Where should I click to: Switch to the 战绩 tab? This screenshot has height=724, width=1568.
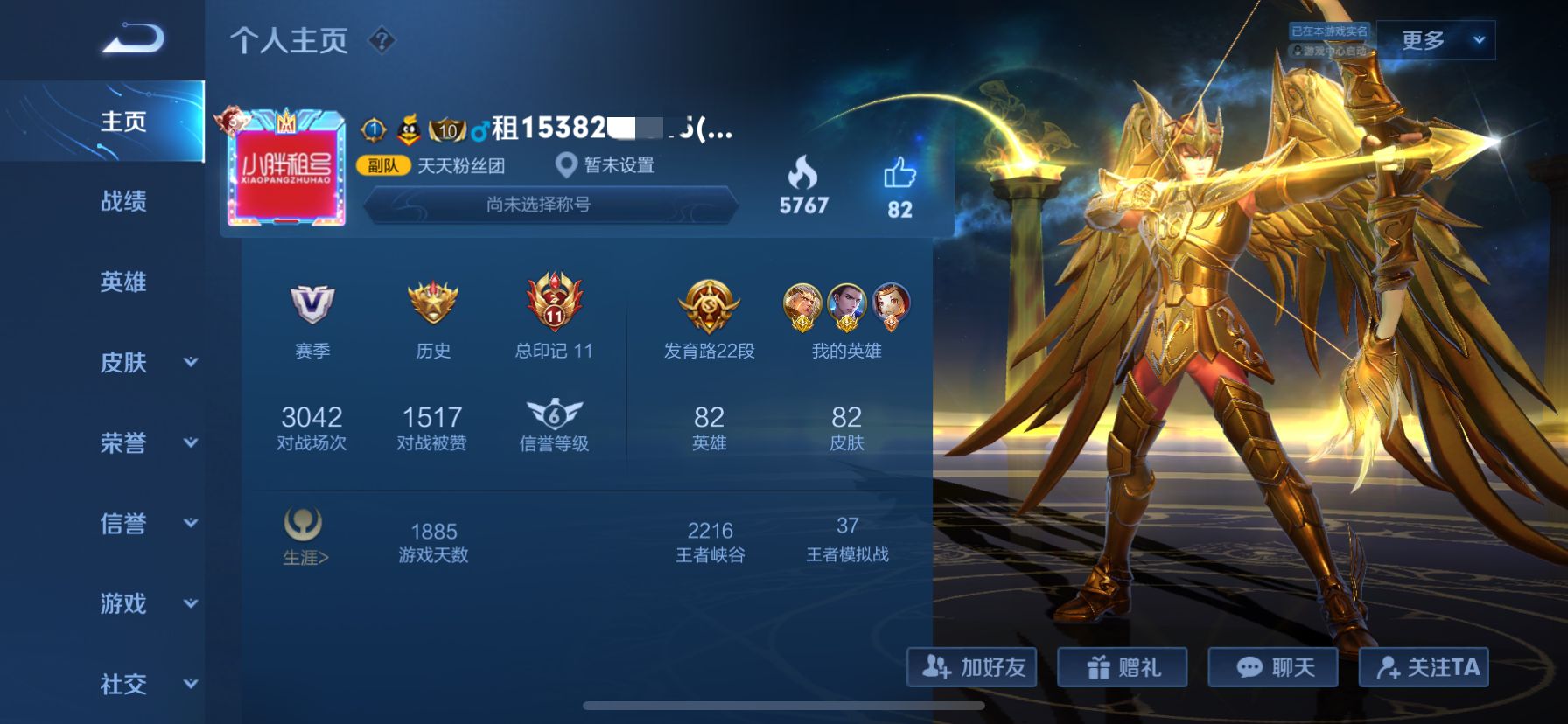point(122,202)
